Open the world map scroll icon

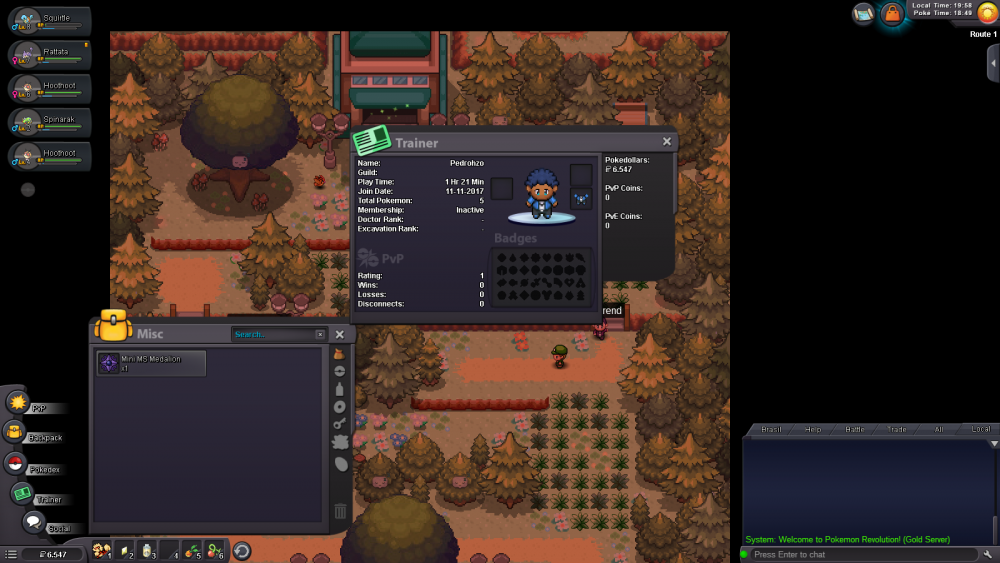coord(863,14)
